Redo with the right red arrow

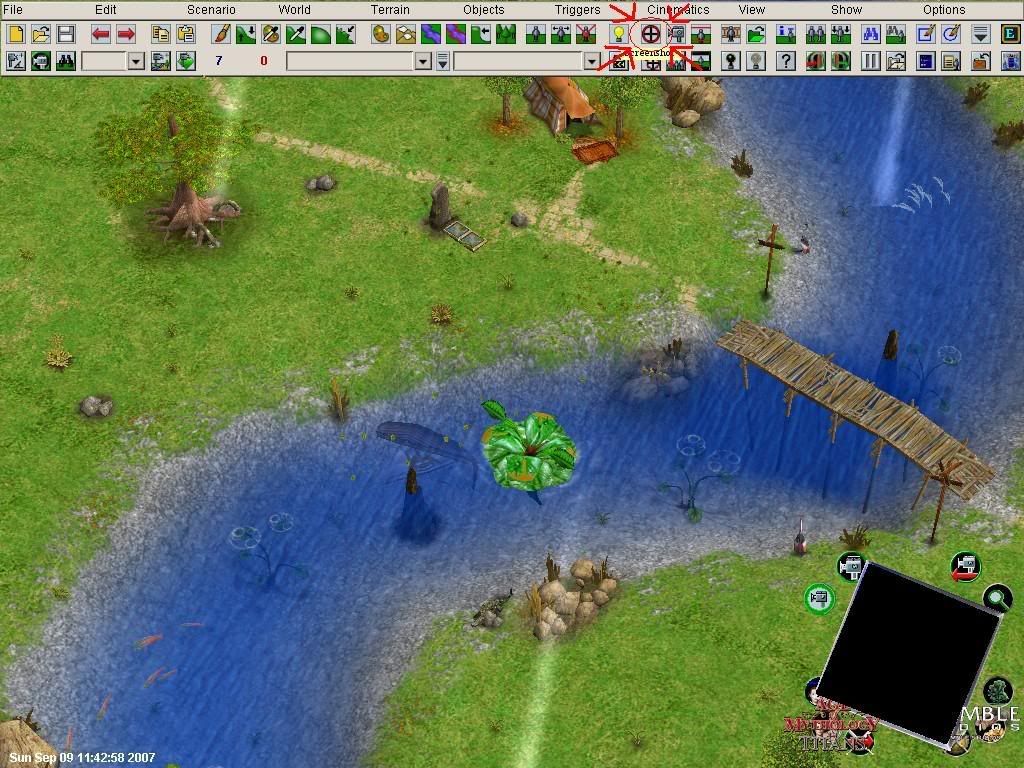pos(126,34)
